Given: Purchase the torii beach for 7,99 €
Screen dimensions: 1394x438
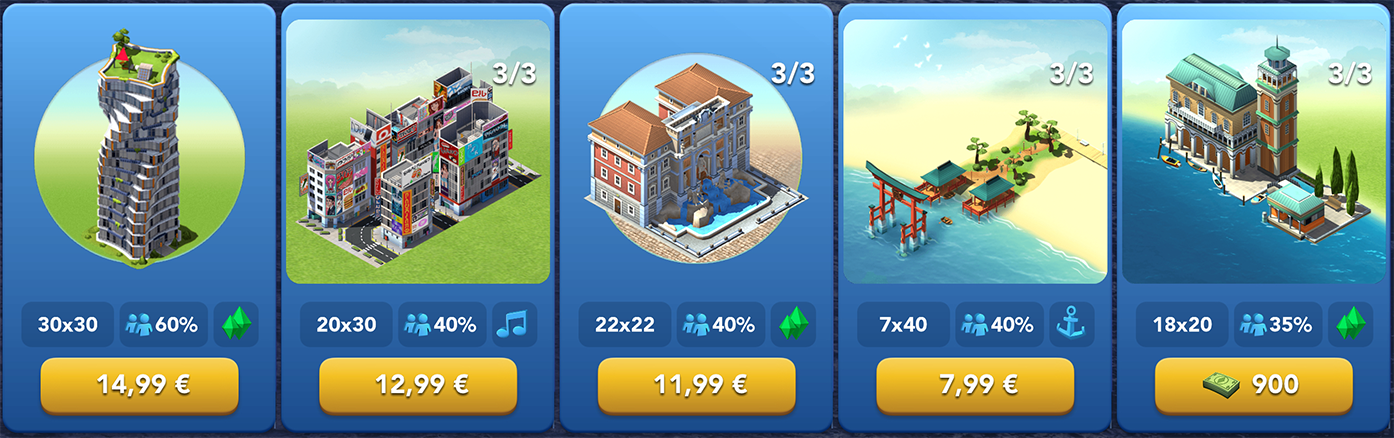Looking at the screenshot, I should [975, 385].
